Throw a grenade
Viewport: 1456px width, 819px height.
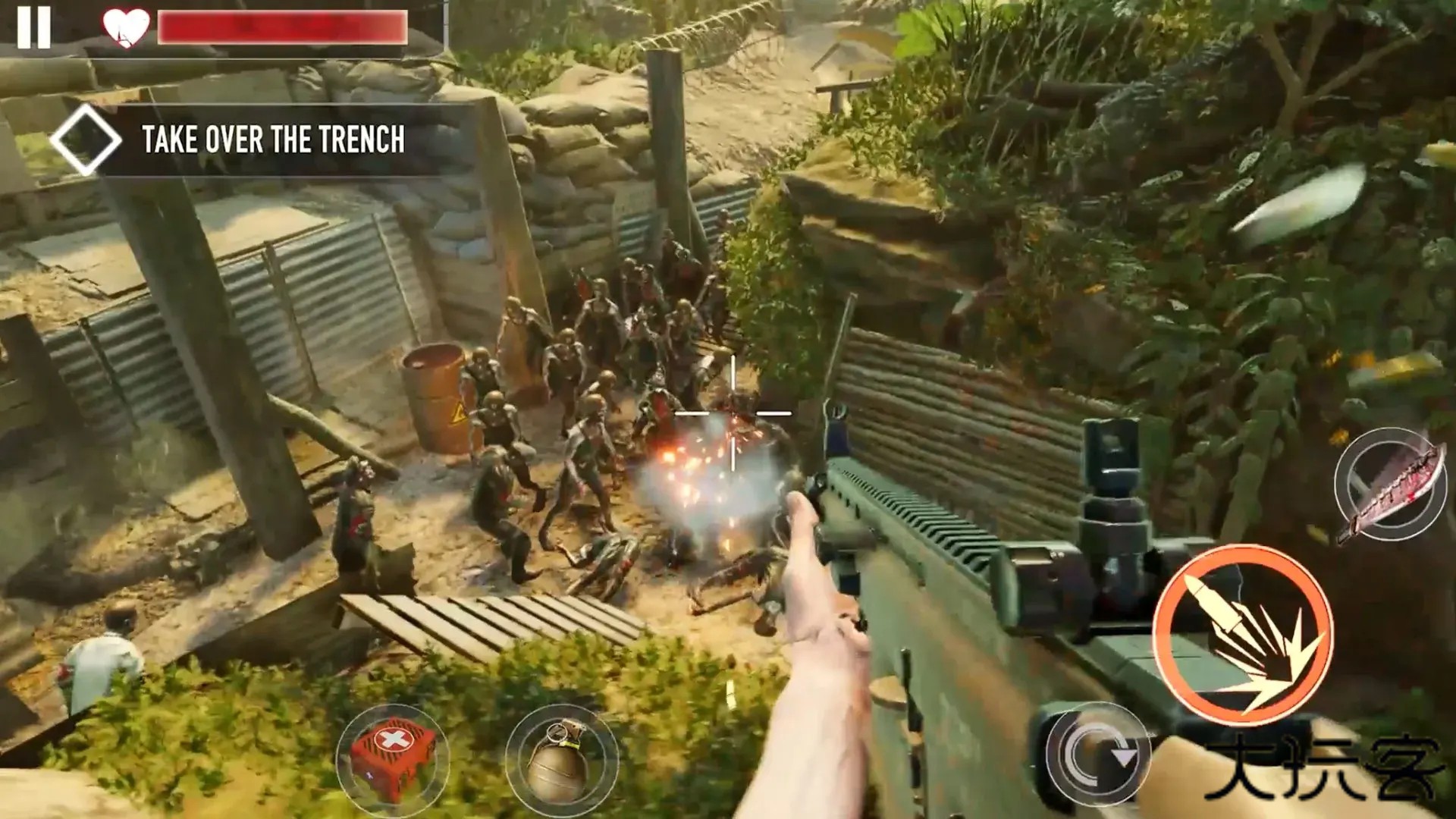pyautogui.click(x=561, y=760)
